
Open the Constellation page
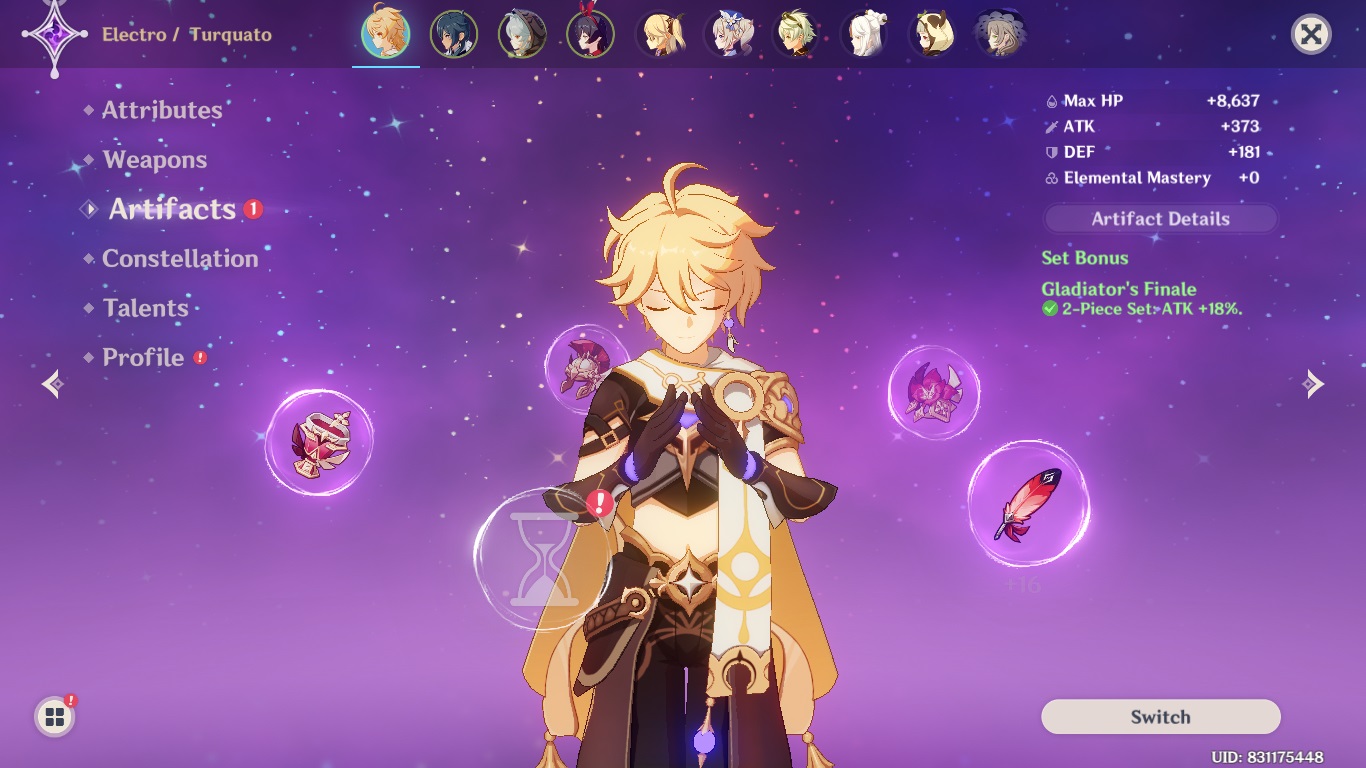(x=180, y=259)
